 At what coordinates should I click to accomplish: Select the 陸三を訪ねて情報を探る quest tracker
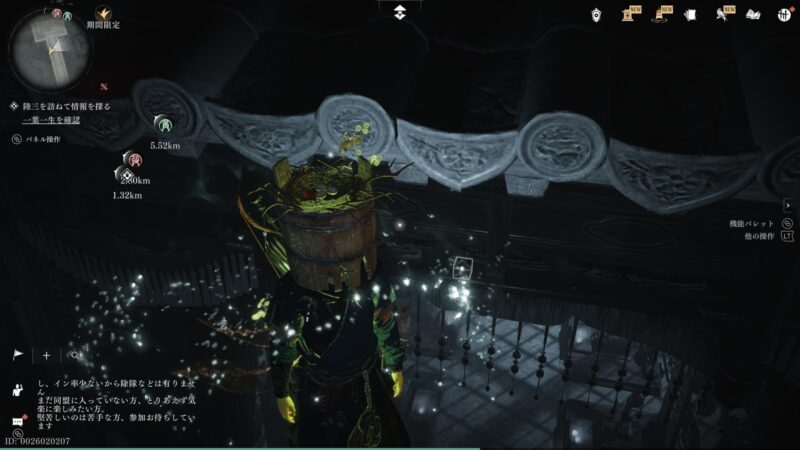tap(66, 105)
